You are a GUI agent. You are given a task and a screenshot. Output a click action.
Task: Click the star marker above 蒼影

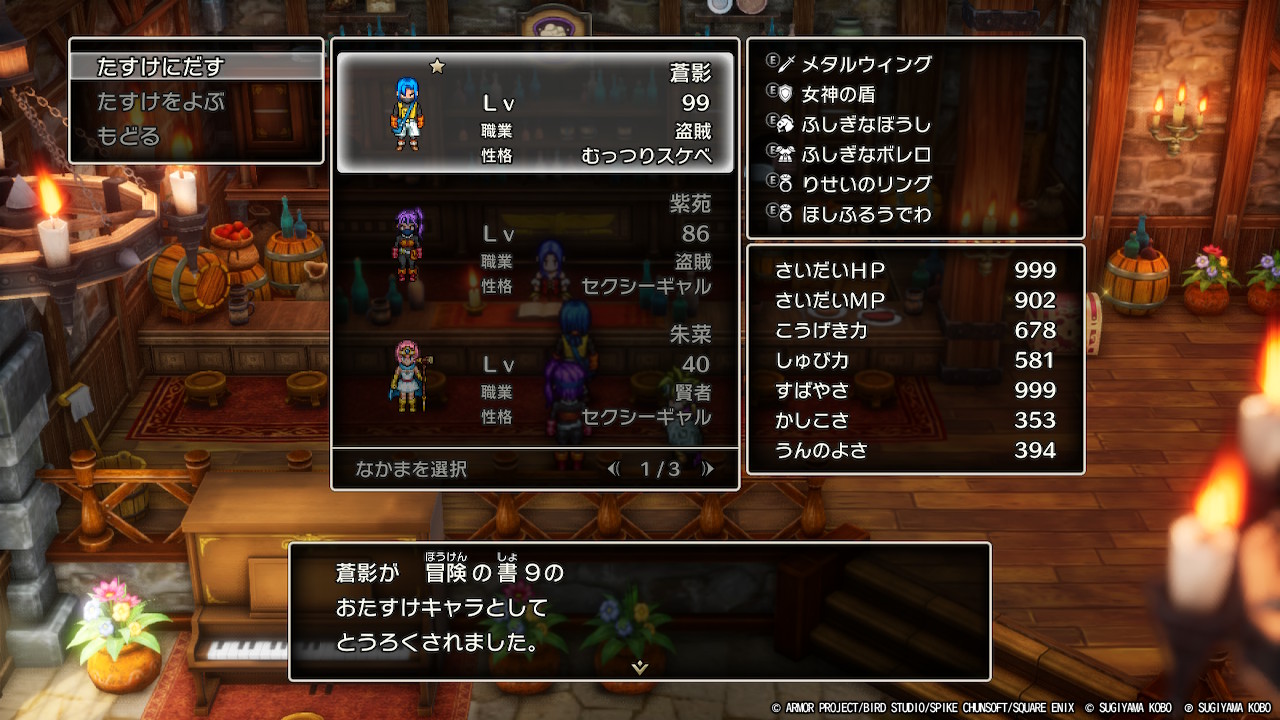click(436, 64)
